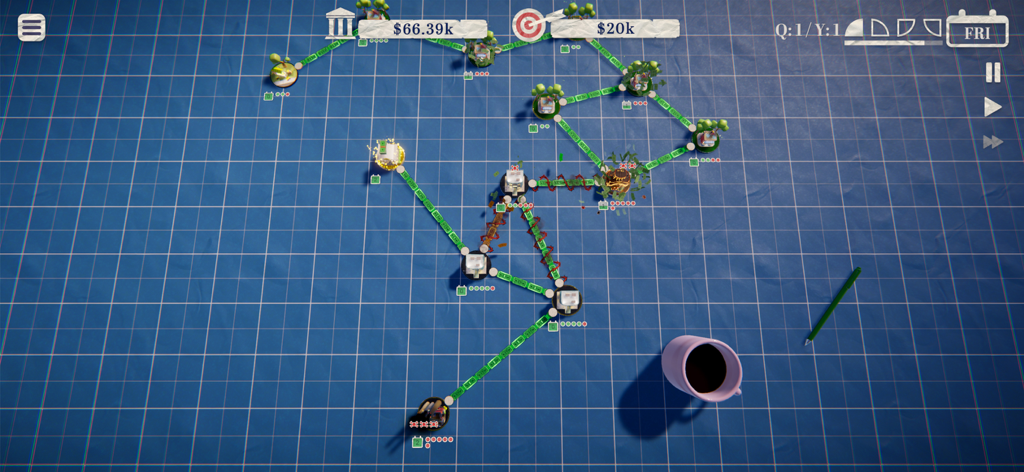This screenshot has height=472, width=1024.
Task: Switch to fast-forward speed
Action: pos(992,142)
